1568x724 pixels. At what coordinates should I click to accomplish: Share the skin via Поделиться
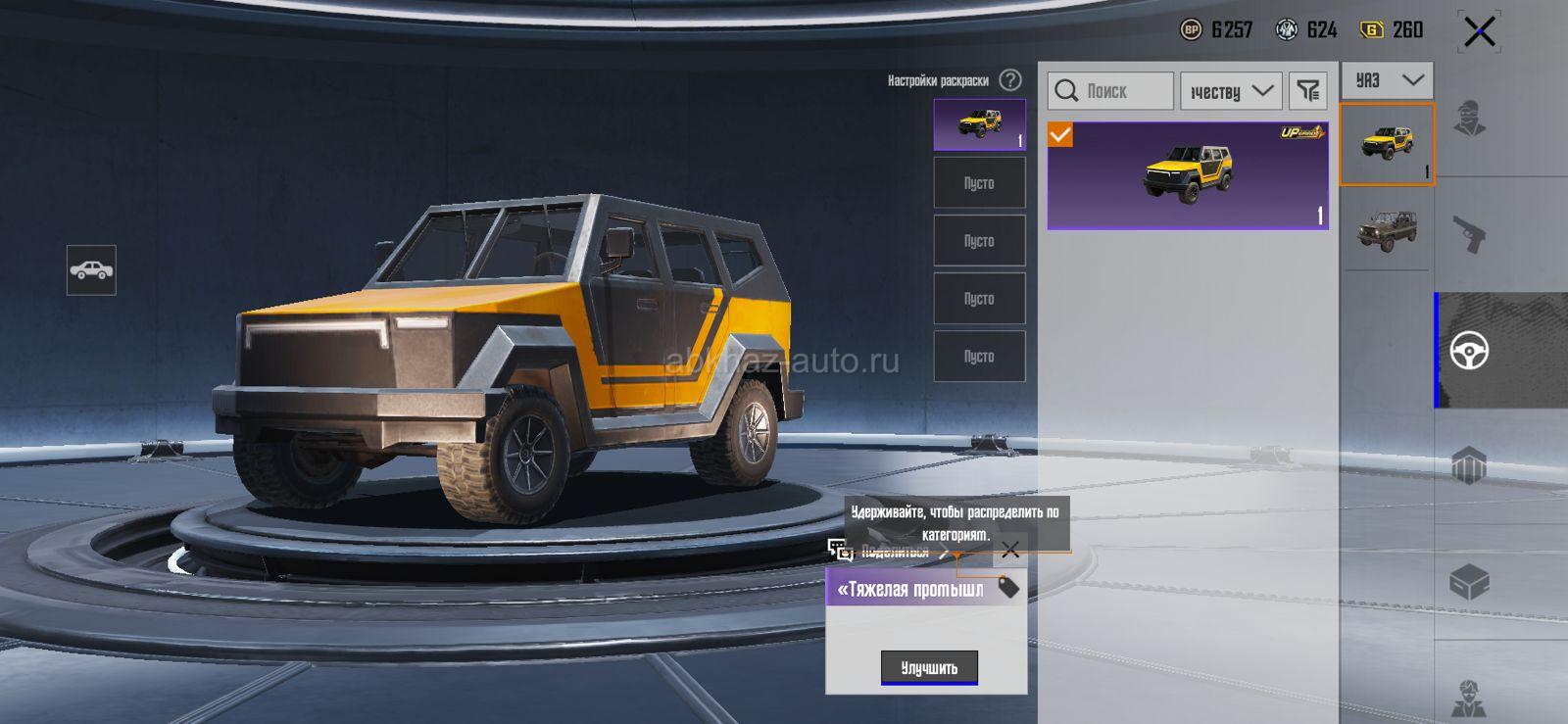pyautogui.click(x=887, y=552)
